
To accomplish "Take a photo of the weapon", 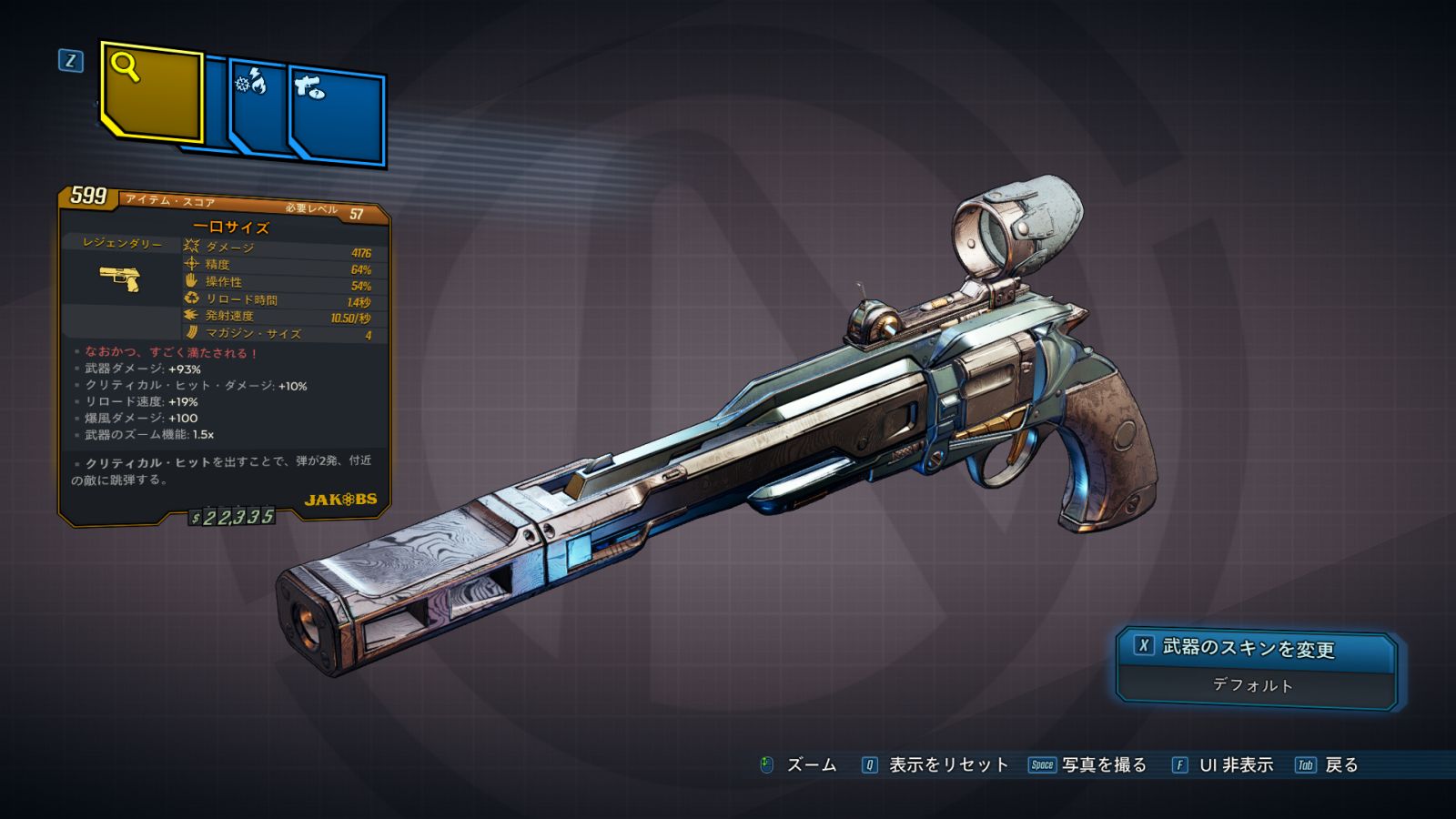I will (x=1088, y=765).
